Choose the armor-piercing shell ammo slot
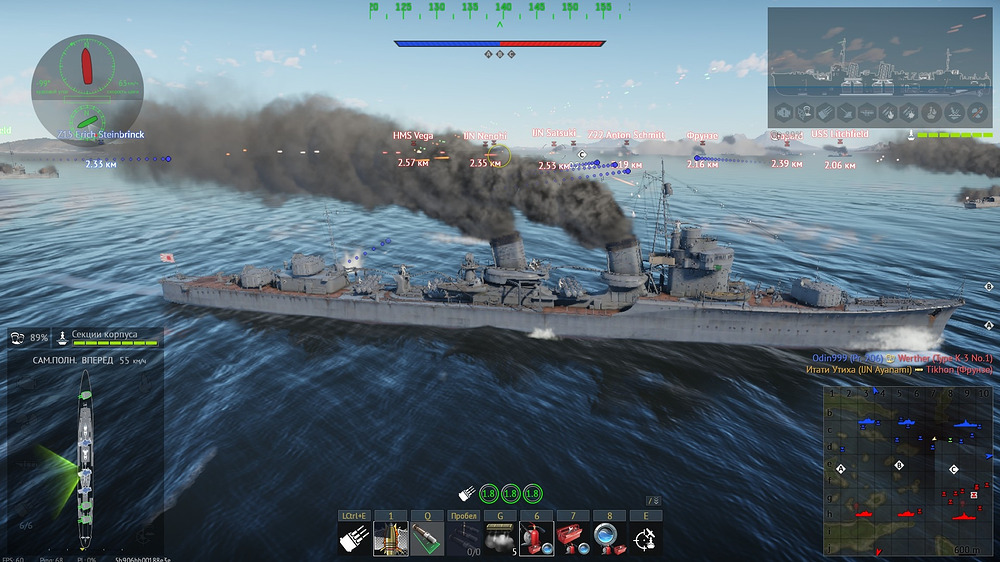Image resolution: width=1000 pixels, height=562 pixels. click(x=390, y=538)
